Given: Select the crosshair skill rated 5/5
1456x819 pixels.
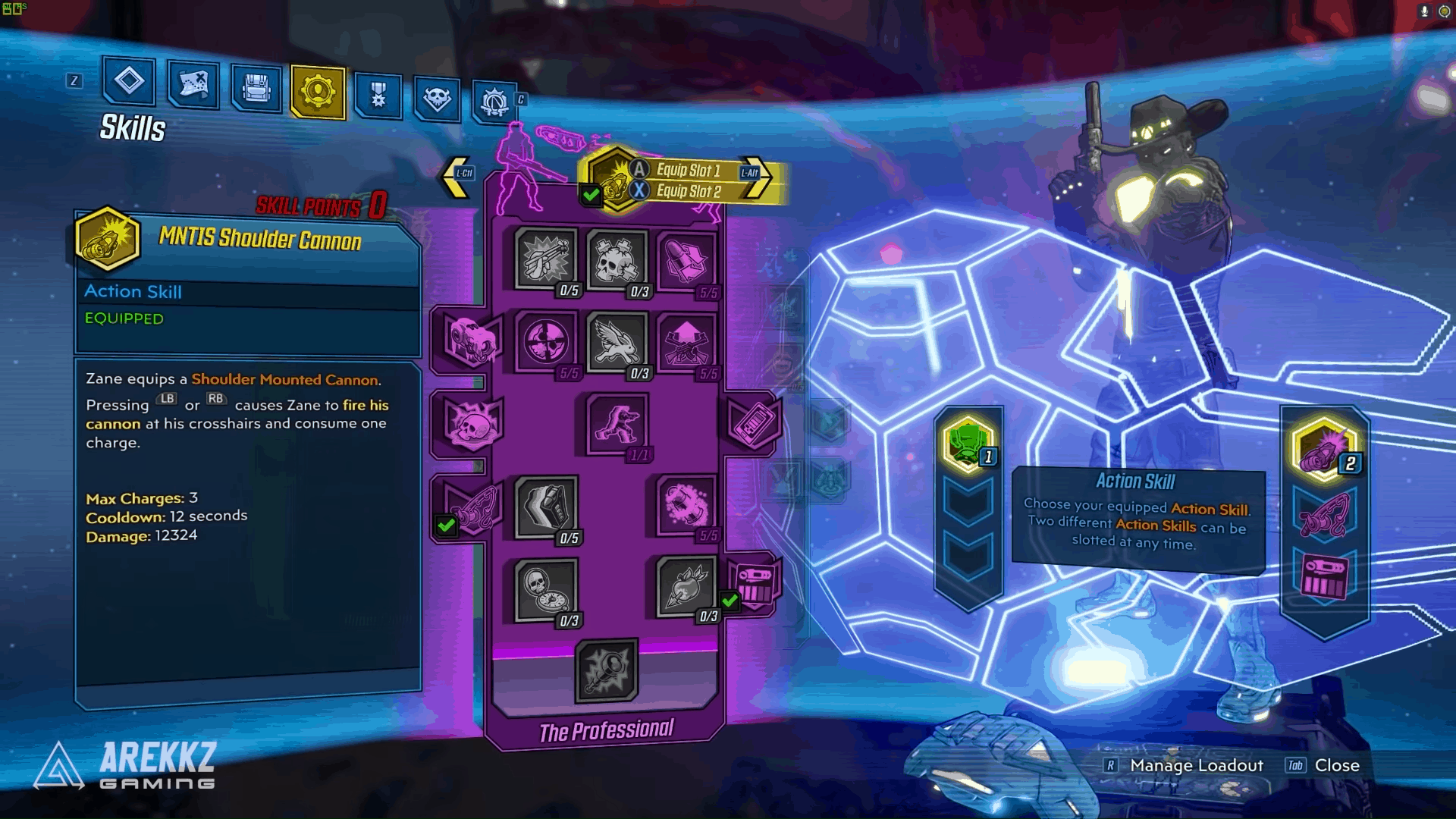Looking at the screenshot, I should (544, 343).
